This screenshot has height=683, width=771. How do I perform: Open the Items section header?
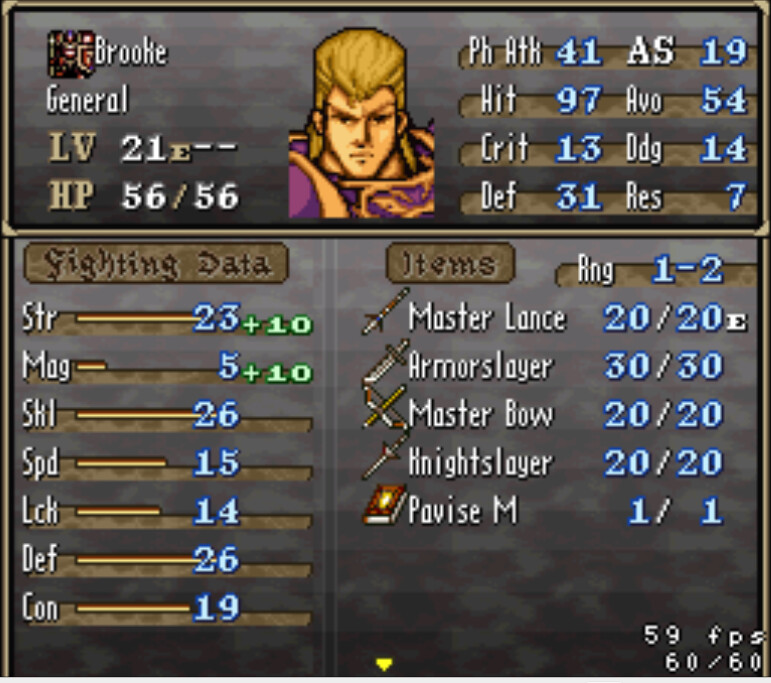tap(450, 265)
